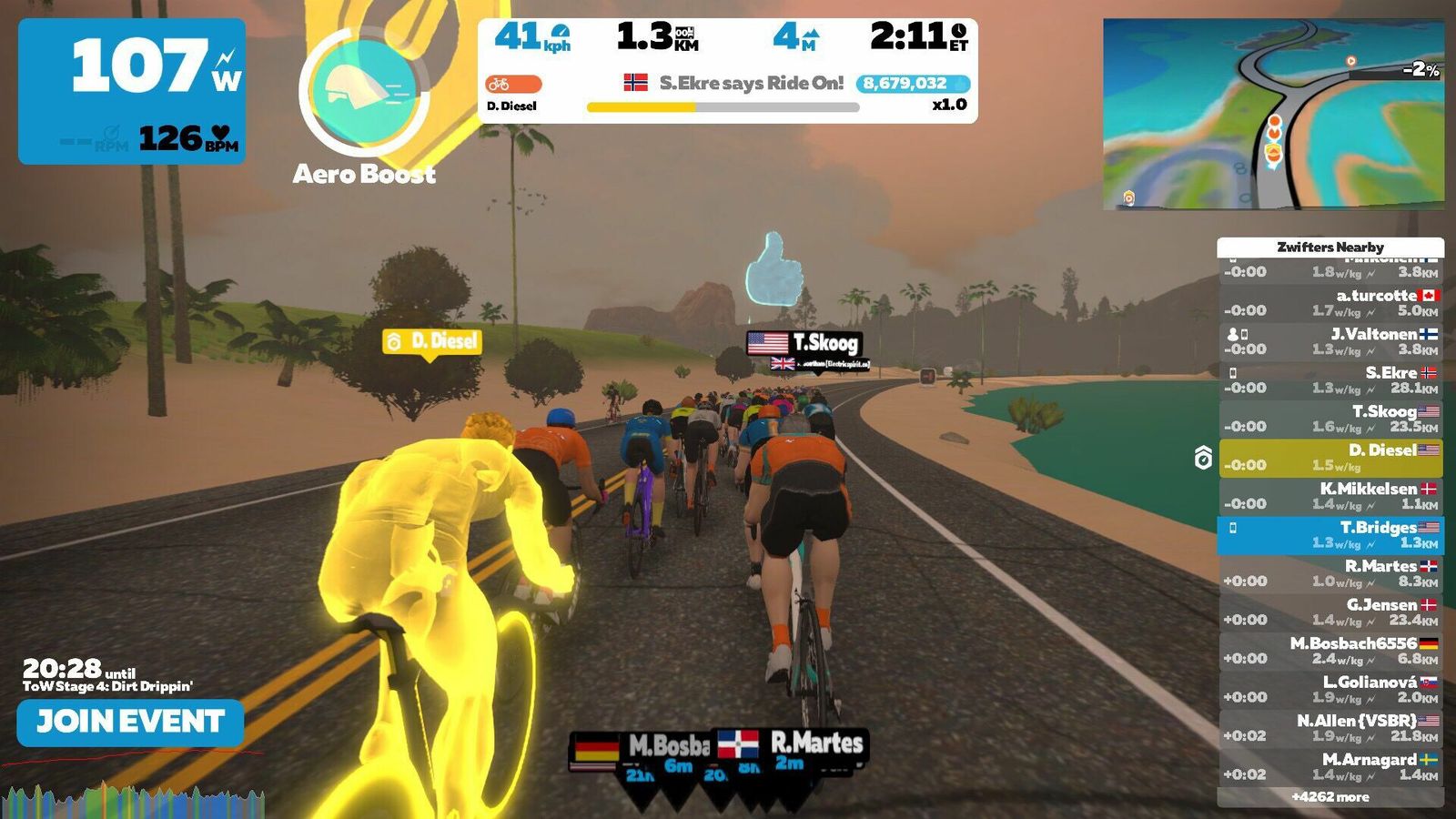
Task: Click the power and heart rate panel
Action: [x=132, y=91]
